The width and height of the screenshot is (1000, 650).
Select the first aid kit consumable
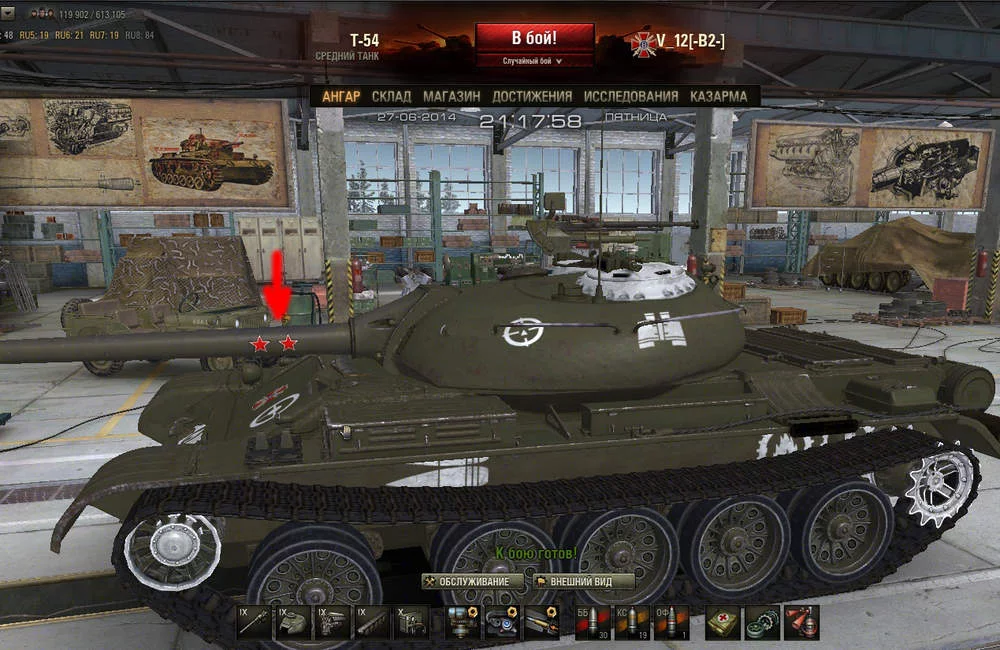click(x=722, y=621)
